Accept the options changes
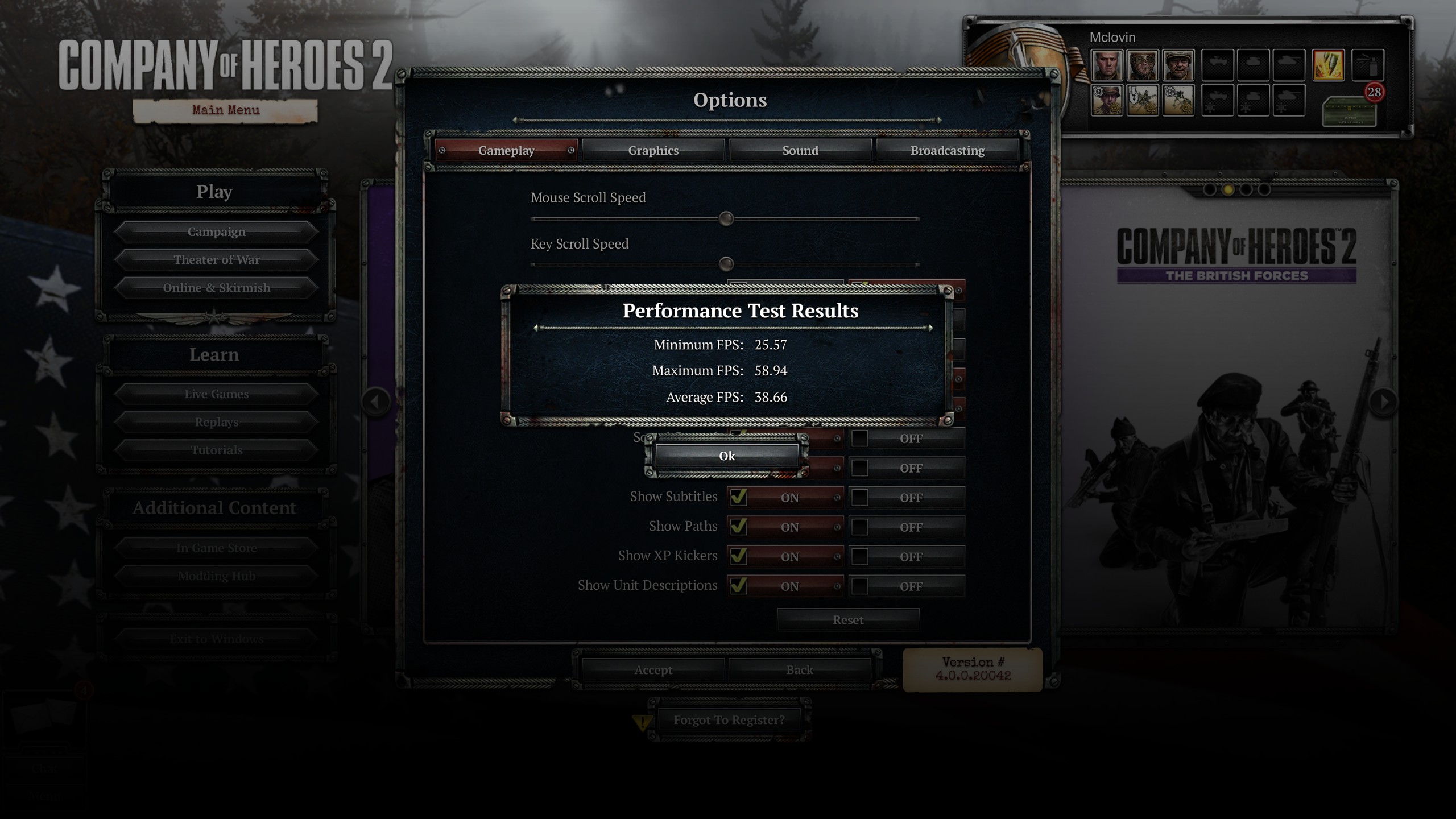 [653, 670]
